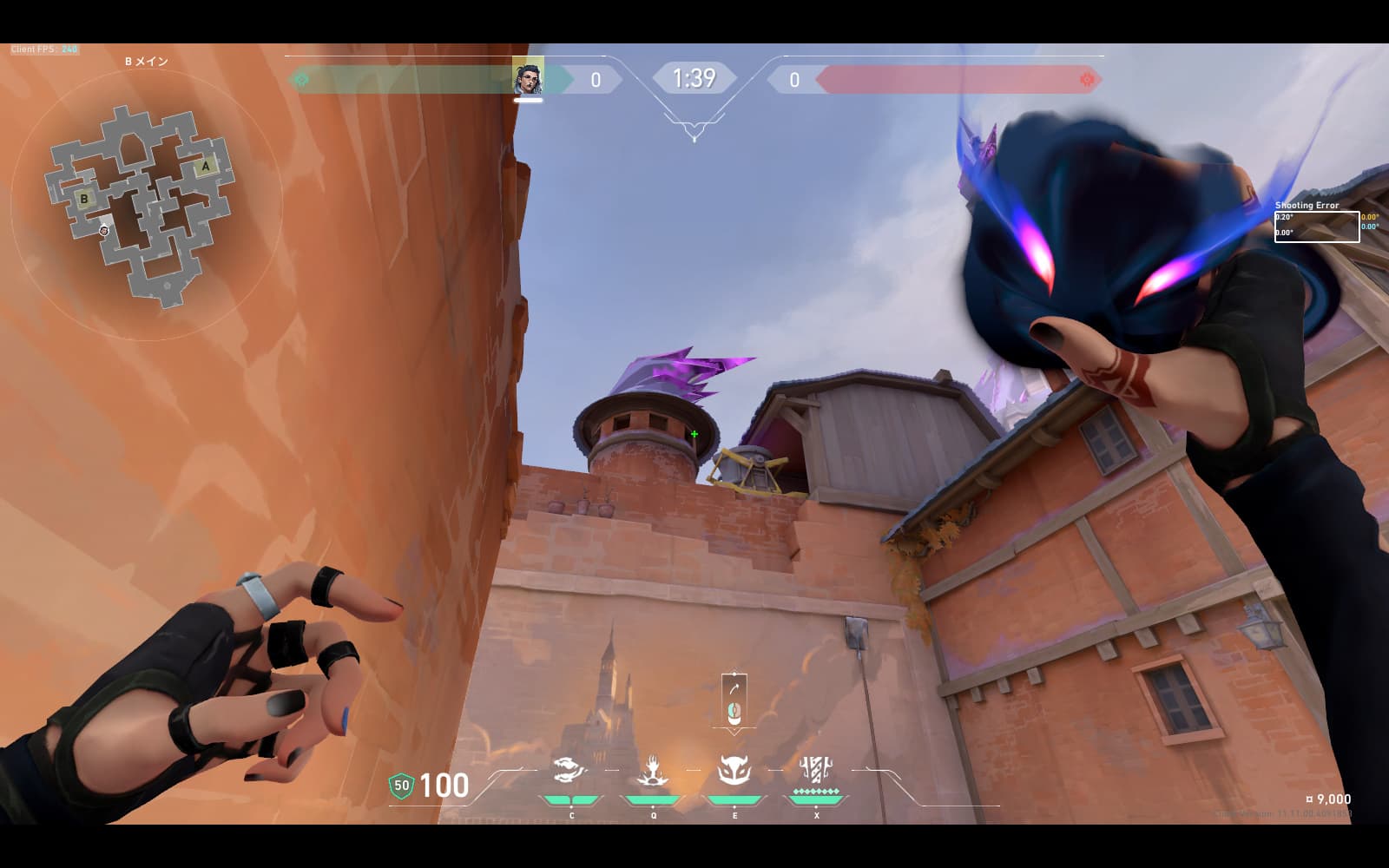Click the minimap of the map
1389x868 pixels.
click(140, 206)
